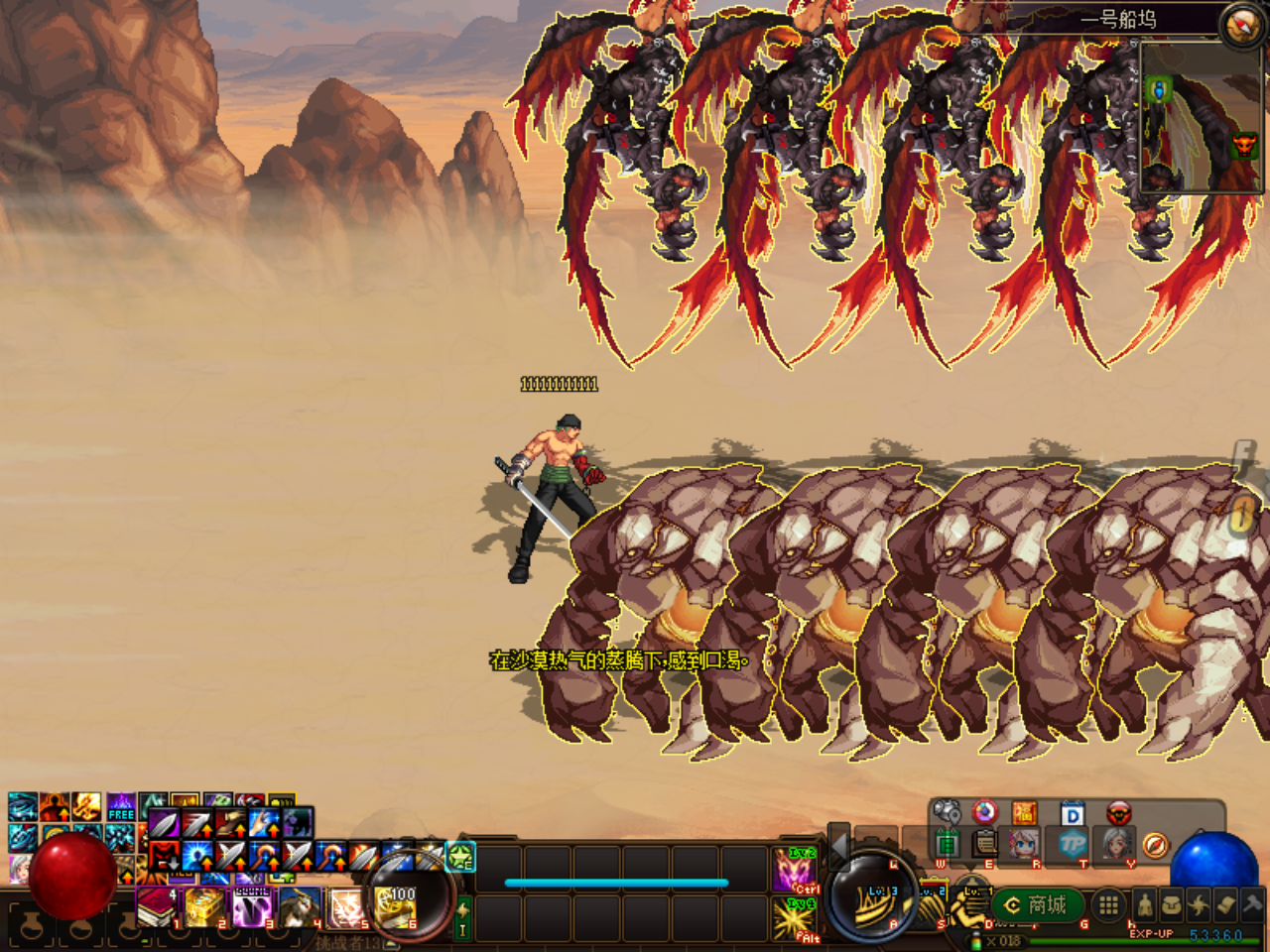Click the orange compass icon in the menu panel
Viewport: 1270px width, 952px height.
pyautogui.click(x=1155, y=845)
